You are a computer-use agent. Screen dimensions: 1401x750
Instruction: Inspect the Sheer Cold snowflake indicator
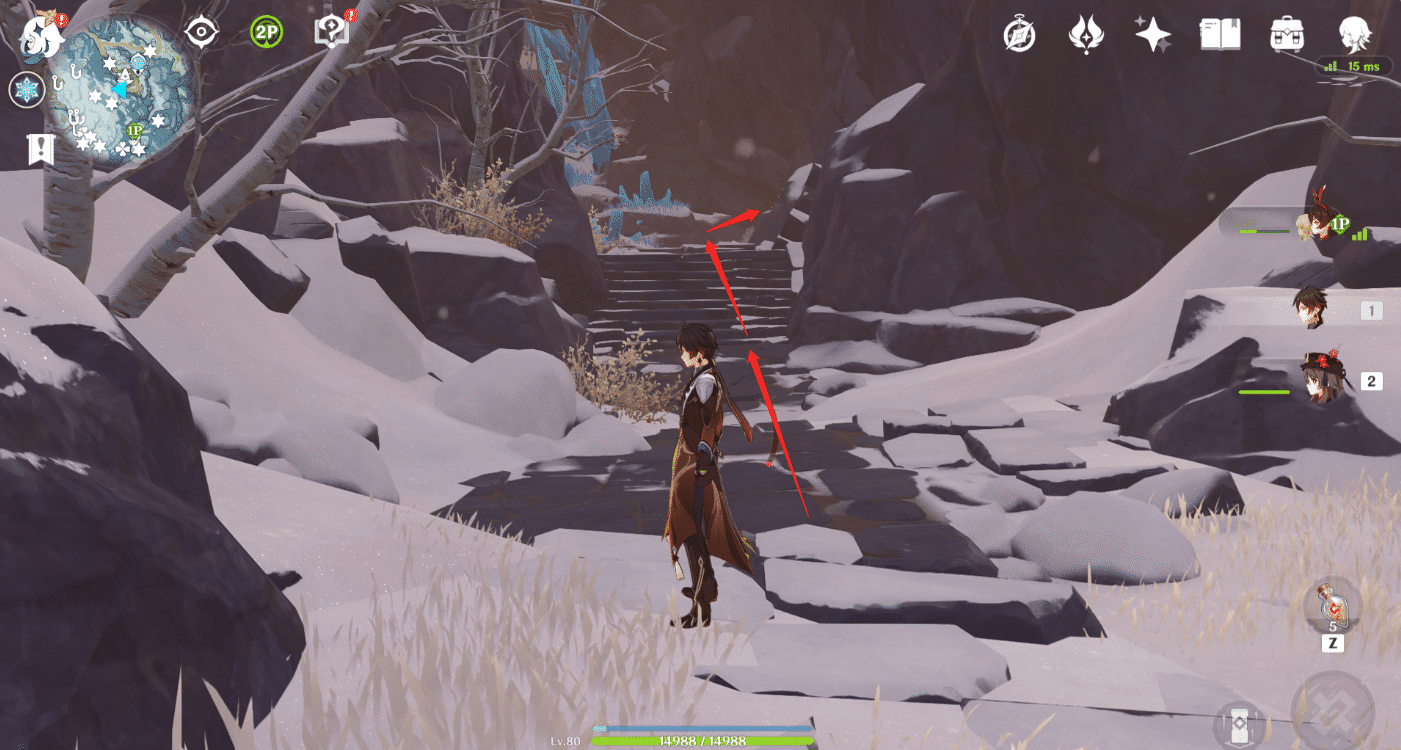click(27, 89)
